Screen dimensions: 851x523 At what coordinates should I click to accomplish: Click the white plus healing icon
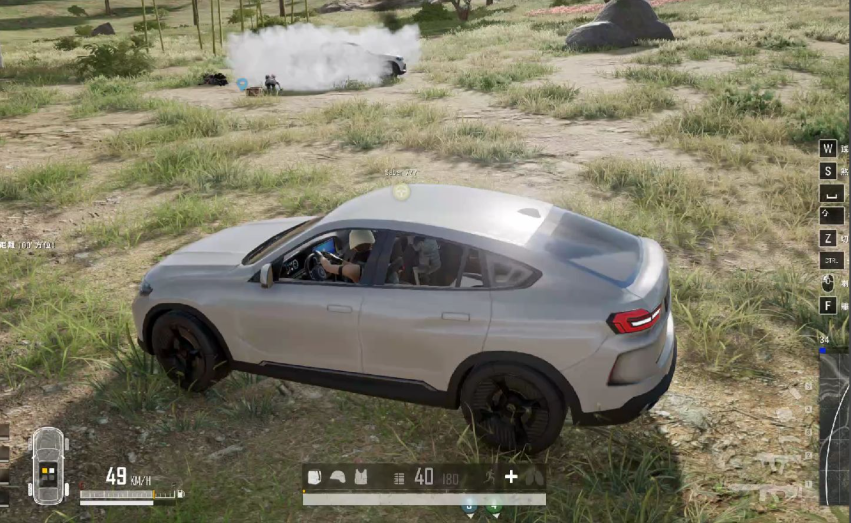[x=511, y=477]
